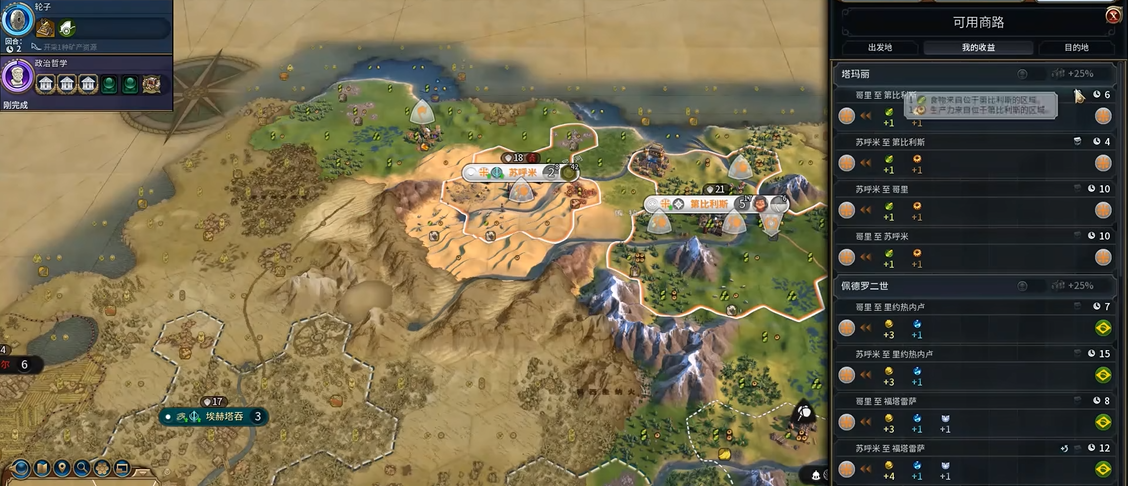Screen dimensions: 1128x486
Task: Switch to the 出发地 tab
Action: pyautogui.click(x=879, y=47)
